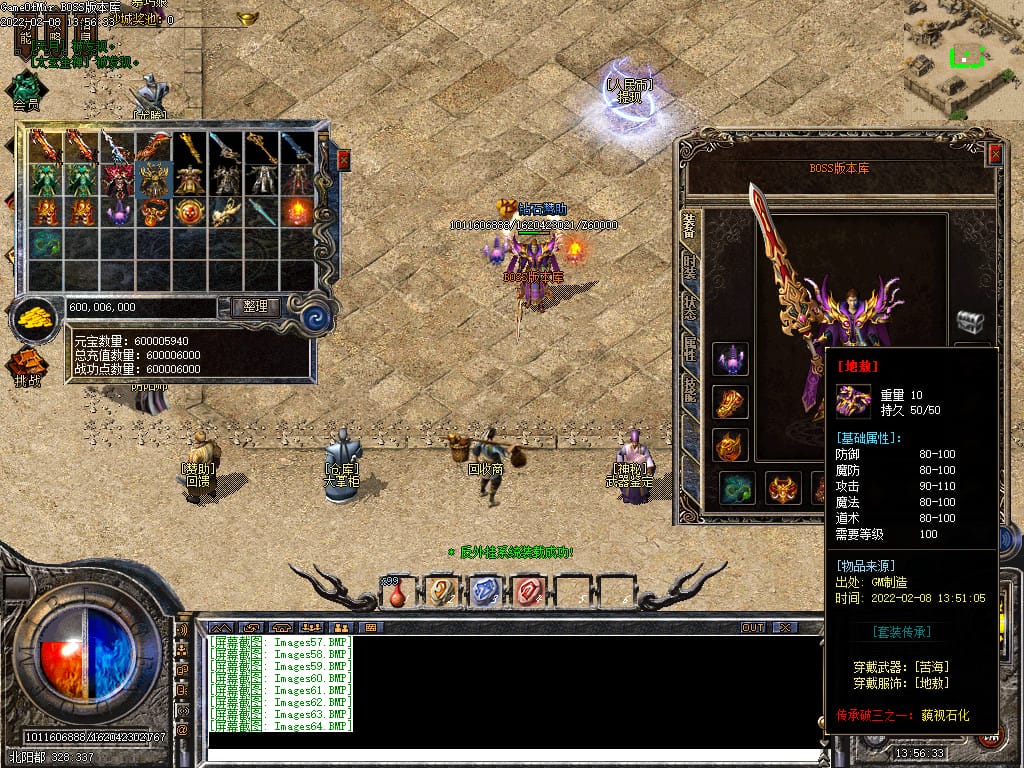The image size is (1024, 768).
Task: Open the silver treasure chest icon
Action: tap(970, 322)
